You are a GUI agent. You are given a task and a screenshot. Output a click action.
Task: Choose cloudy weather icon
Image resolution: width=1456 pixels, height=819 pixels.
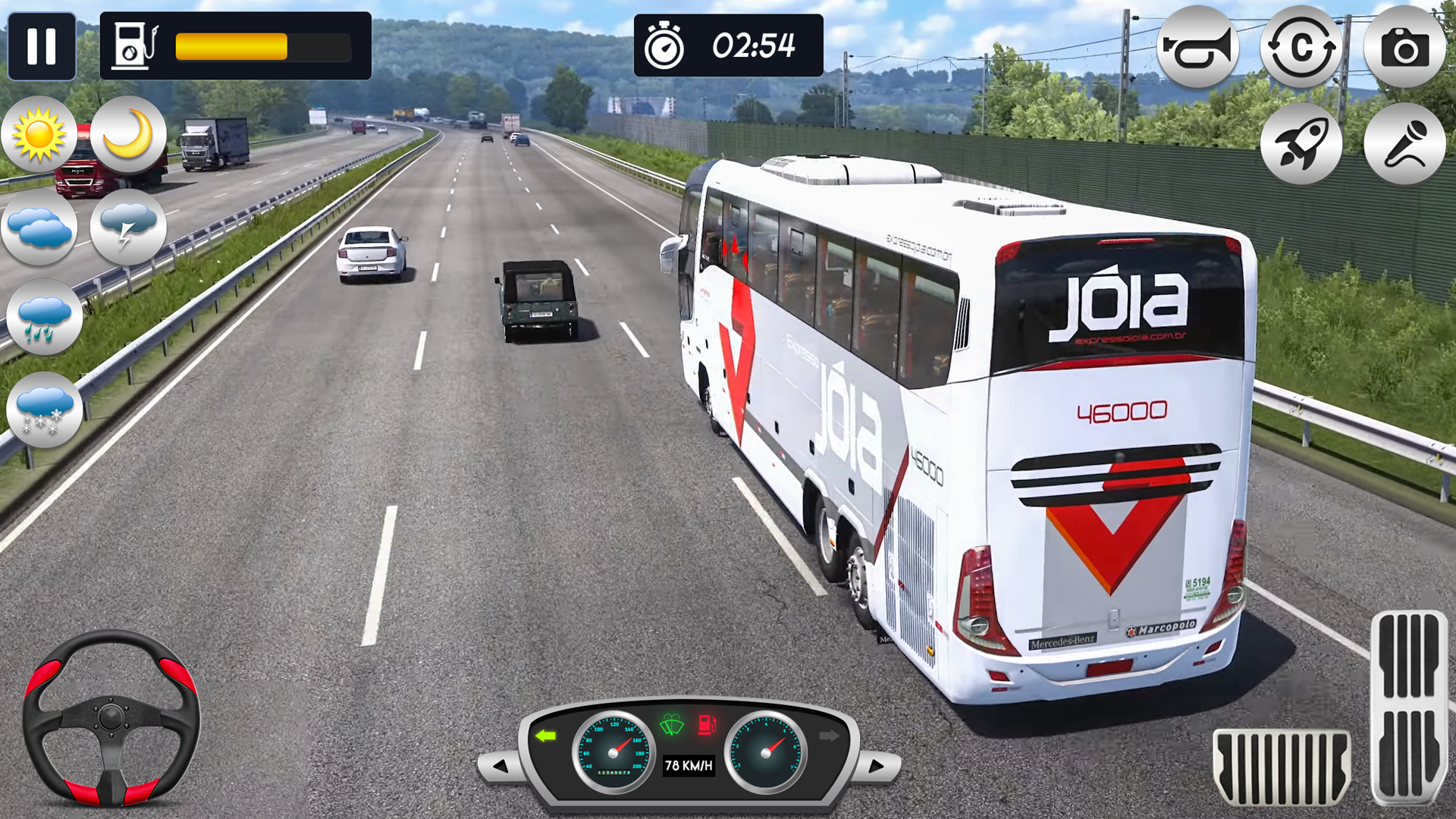click(40, 227)
